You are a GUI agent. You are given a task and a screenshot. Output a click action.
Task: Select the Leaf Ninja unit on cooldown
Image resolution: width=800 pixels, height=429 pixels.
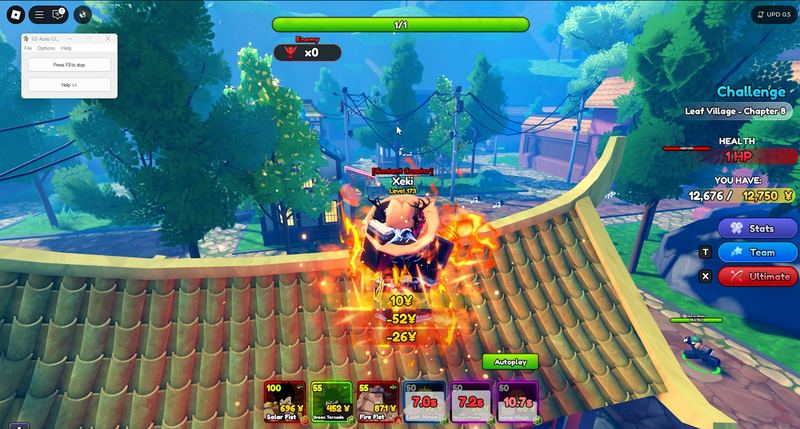424,400
